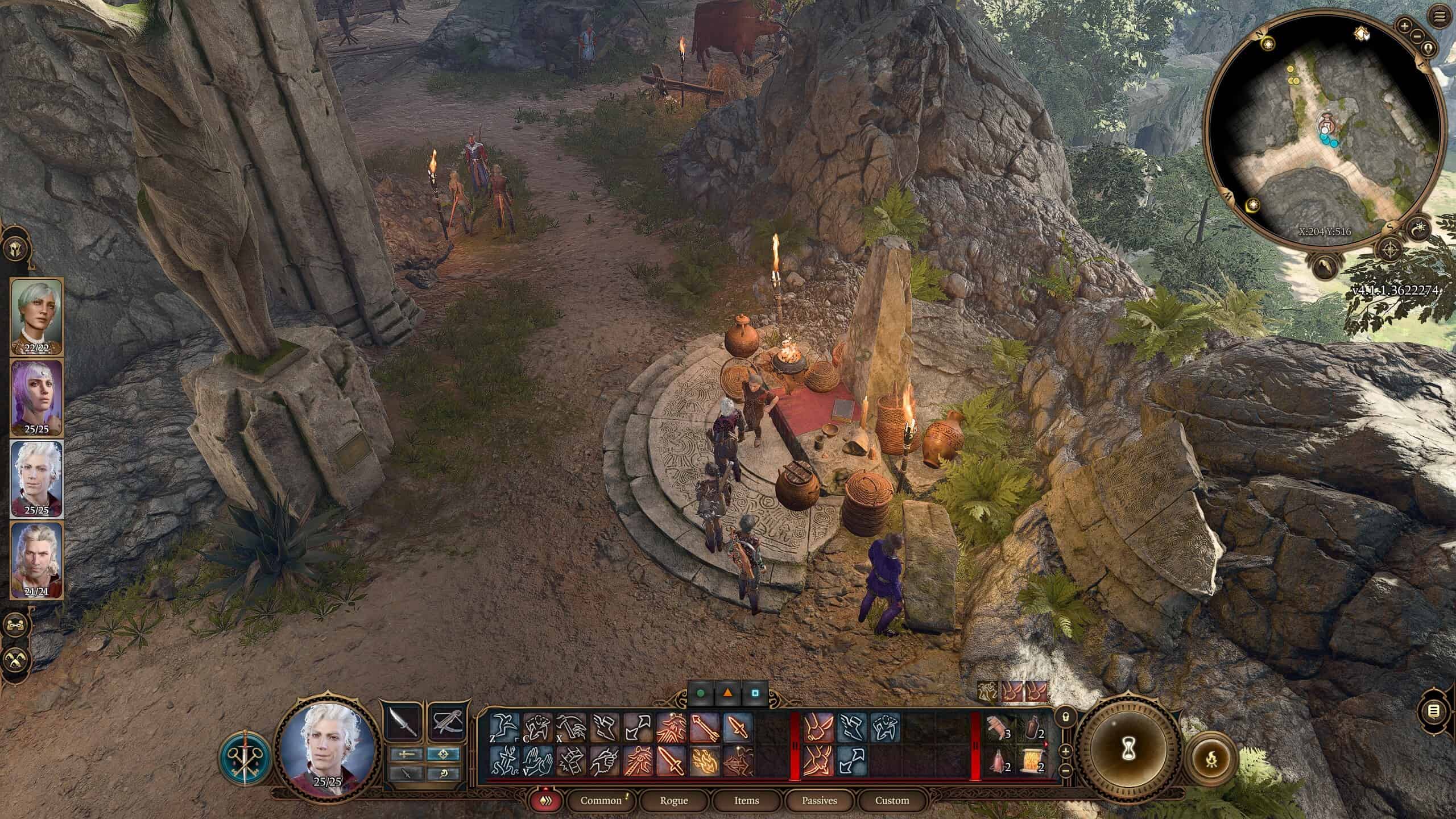Show the Passives hotbar tab

point(819,800)
